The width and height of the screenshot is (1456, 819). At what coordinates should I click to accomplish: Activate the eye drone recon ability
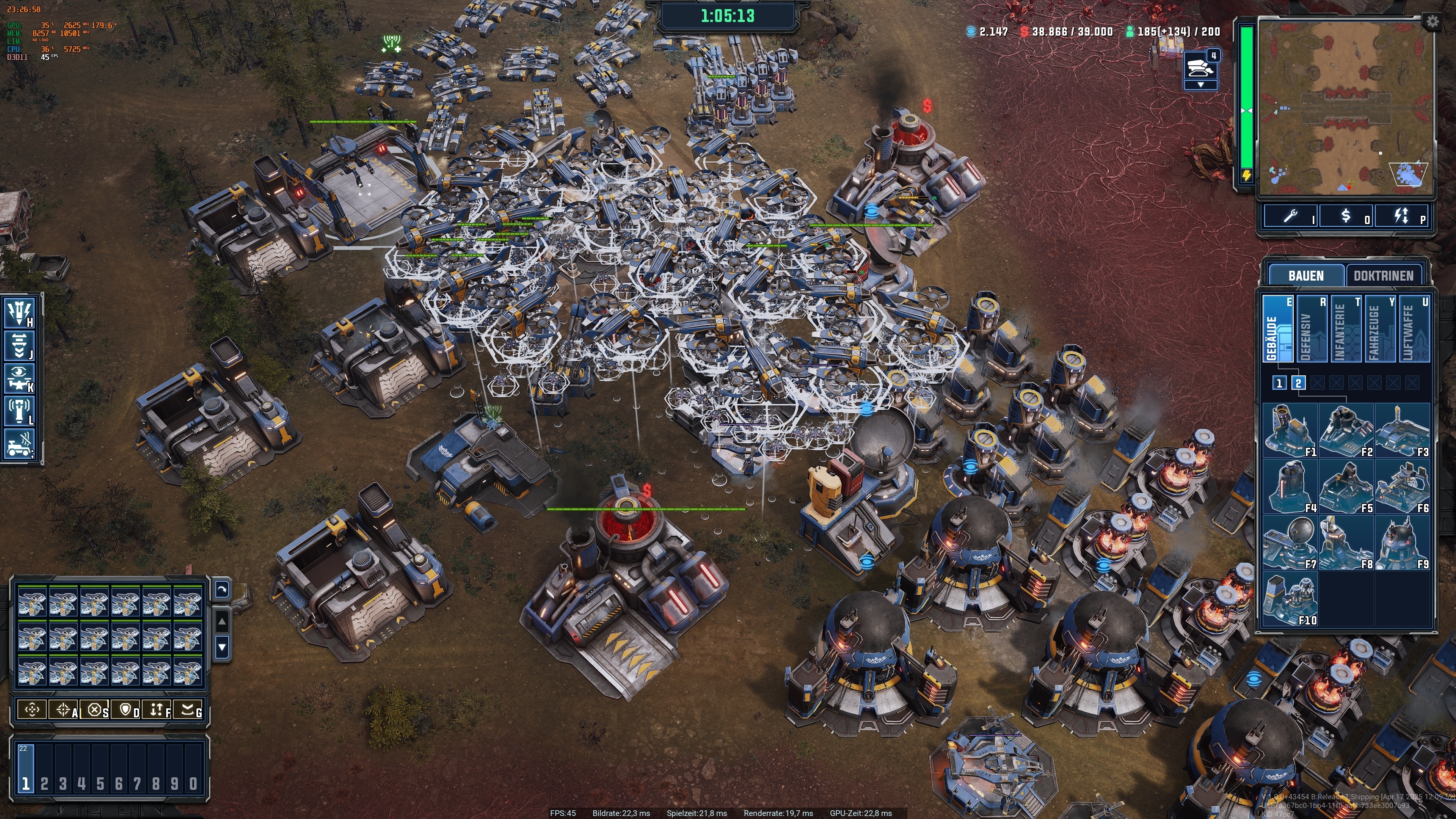click(x=20, y=378)
